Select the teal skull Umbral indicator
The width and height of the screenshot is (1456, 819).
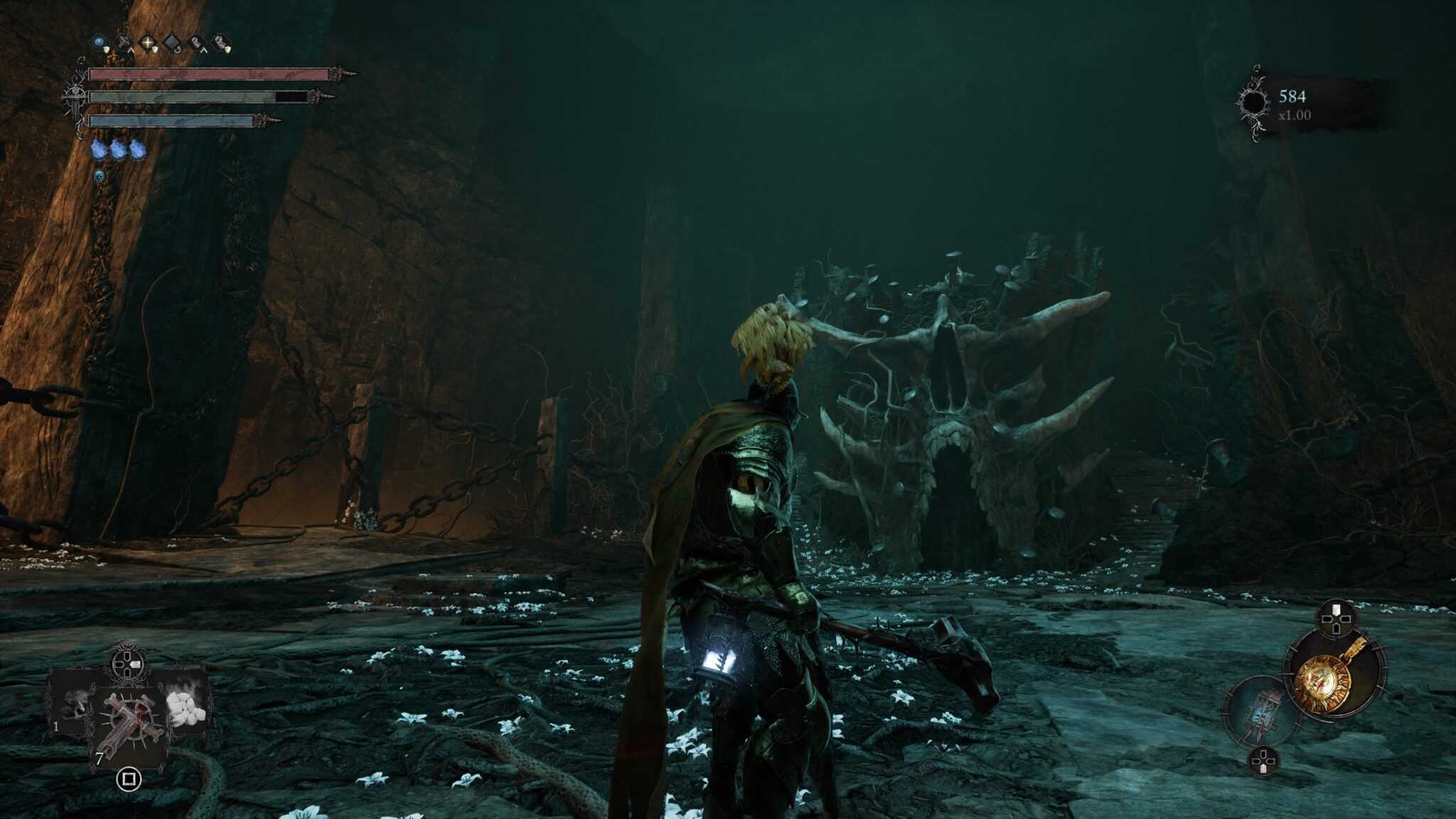(100, 178)
